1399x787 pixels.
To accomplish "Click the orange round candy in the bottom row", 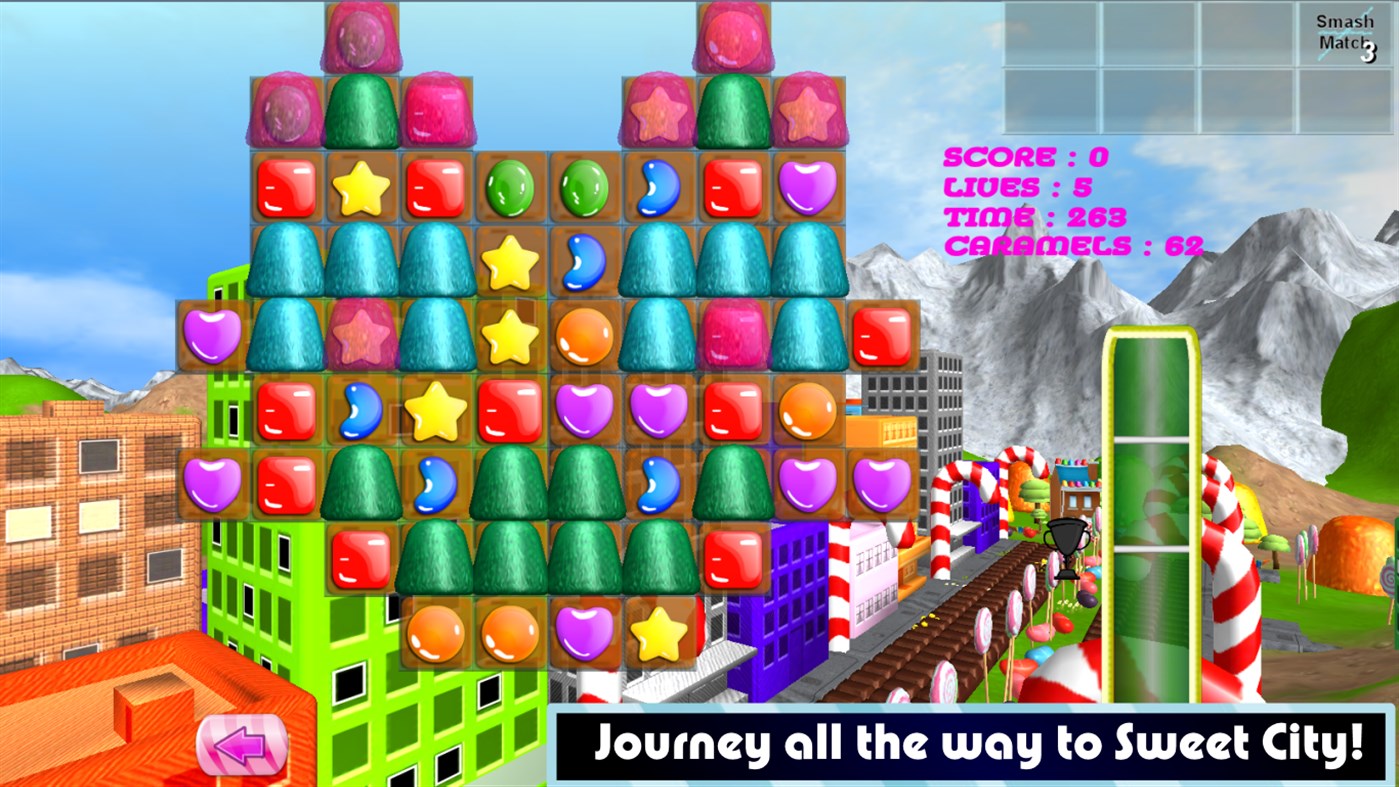I will (x=437, y=630).
